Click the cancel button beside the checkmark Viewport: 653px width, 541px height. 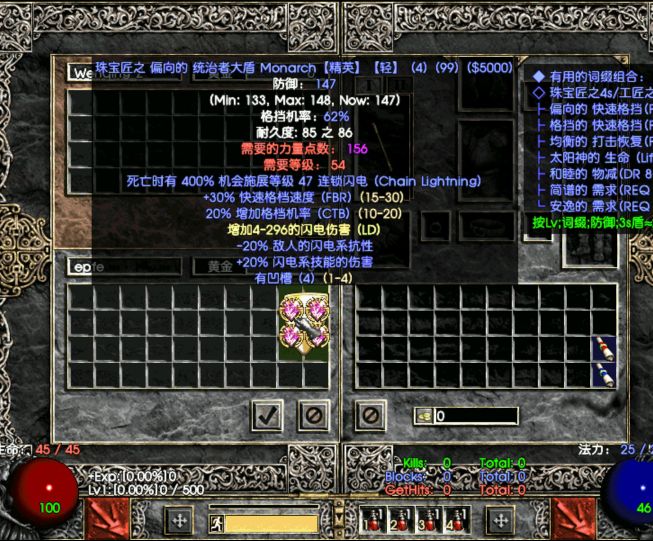(314, 413)
